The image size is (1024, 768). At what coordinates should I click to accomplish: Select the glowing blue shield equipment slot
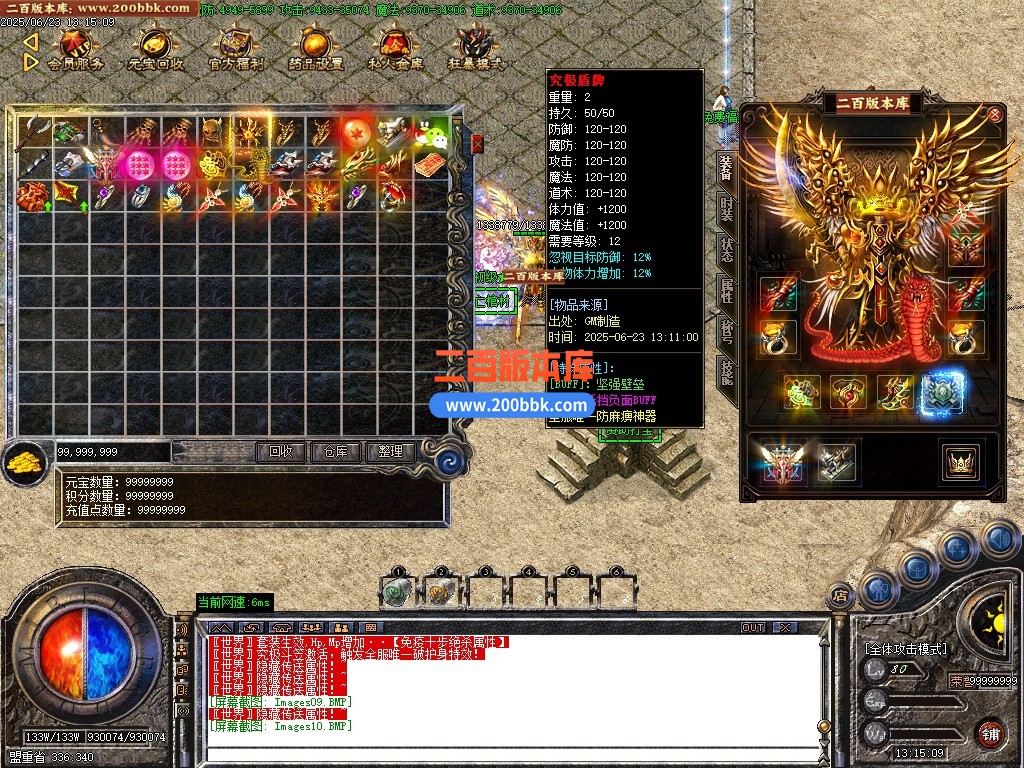click(941, 393)
